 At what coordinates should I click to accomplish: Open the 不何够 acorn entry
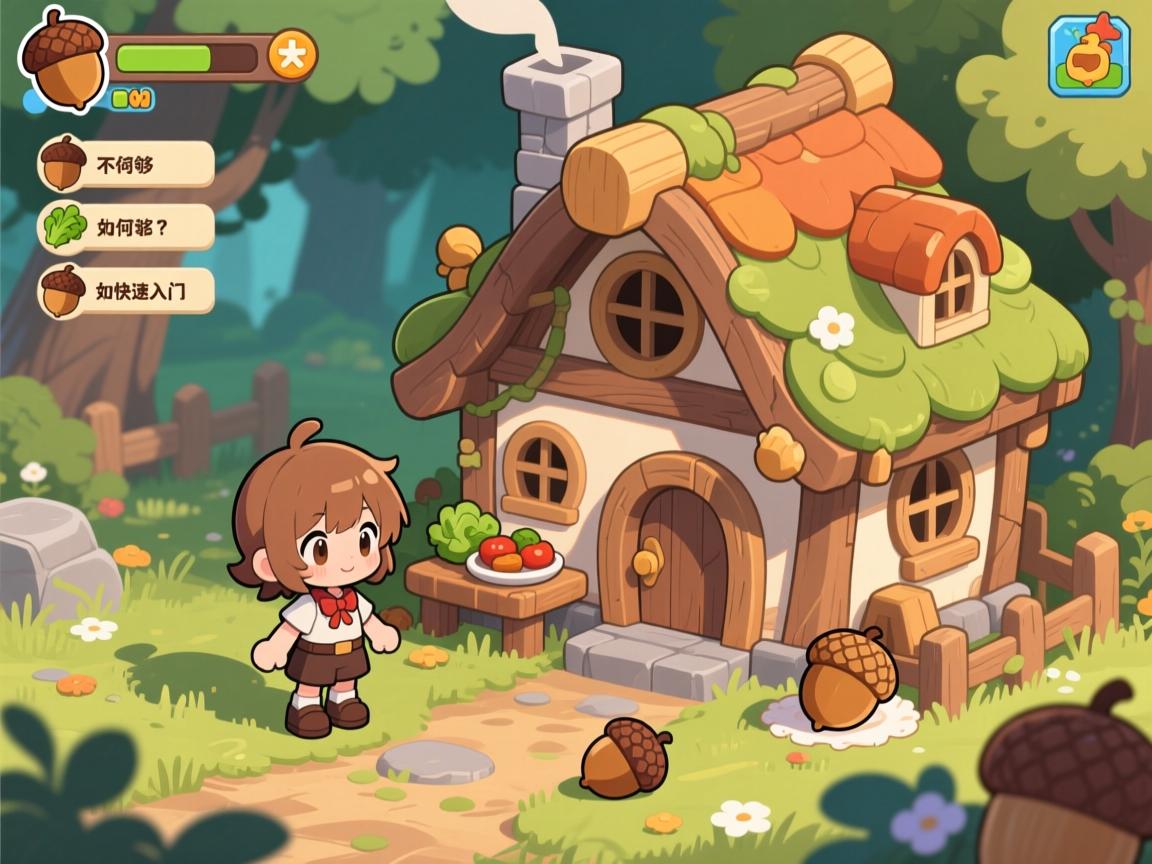(x=127, y=164)
